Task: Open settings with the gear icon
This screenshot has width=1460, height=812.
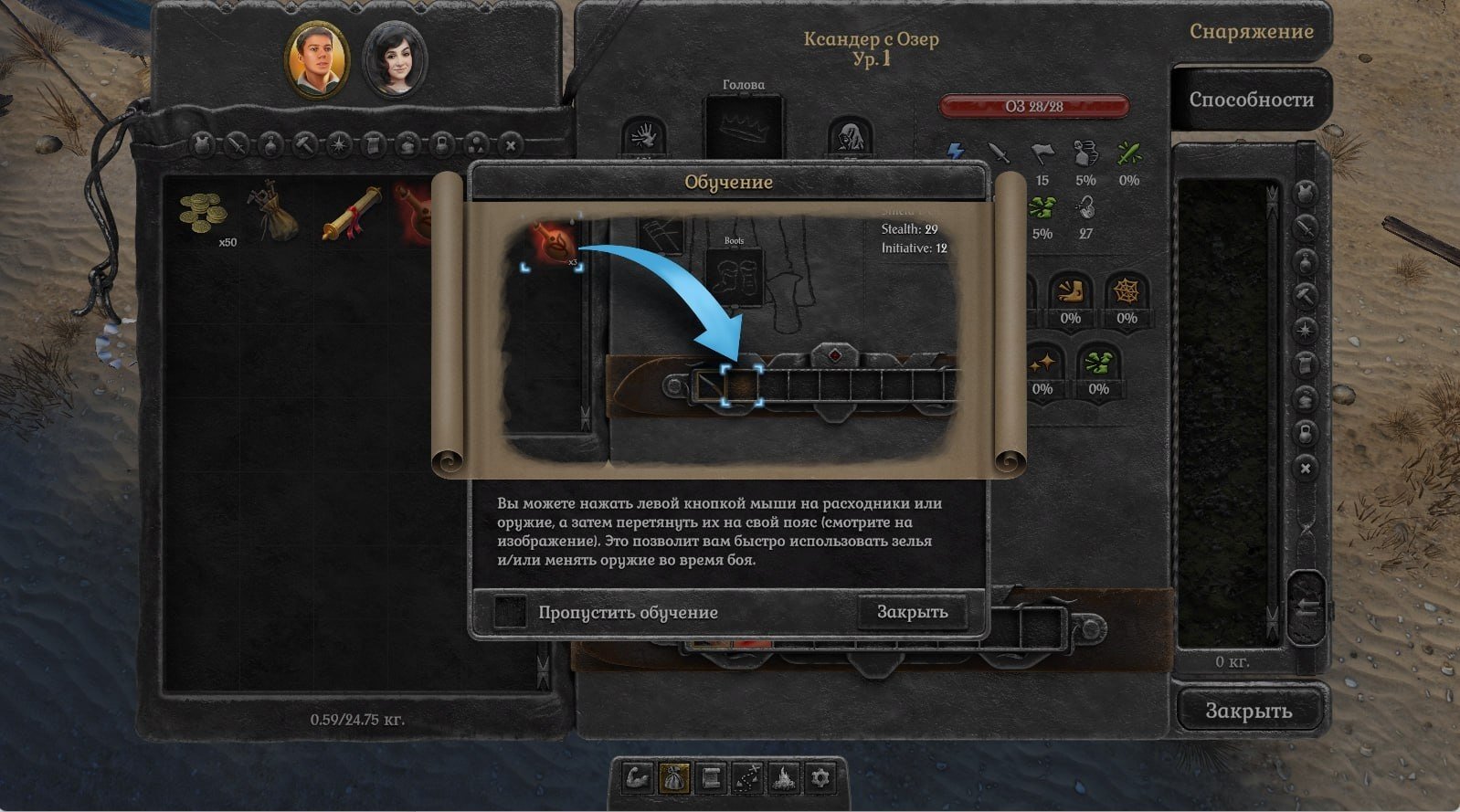Action: (x=820, y=778)
